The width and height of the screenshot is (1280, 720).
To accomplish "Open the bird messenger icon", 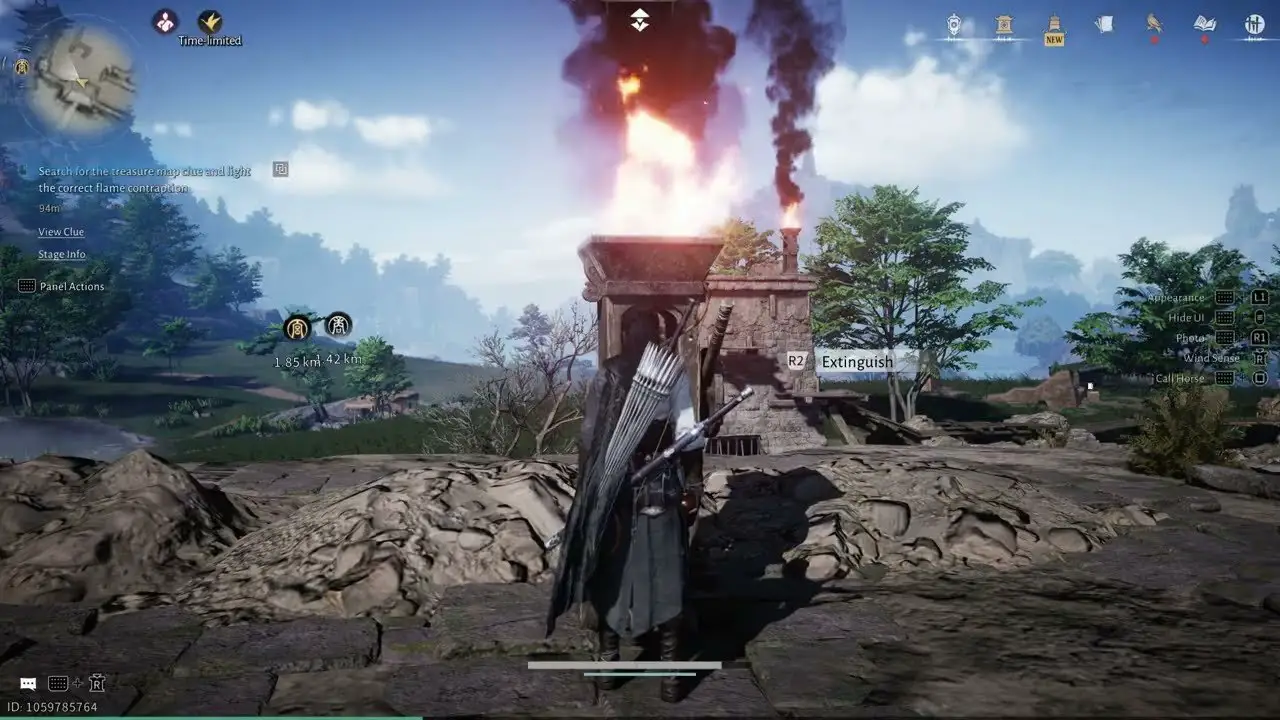I will (1154, 24).
